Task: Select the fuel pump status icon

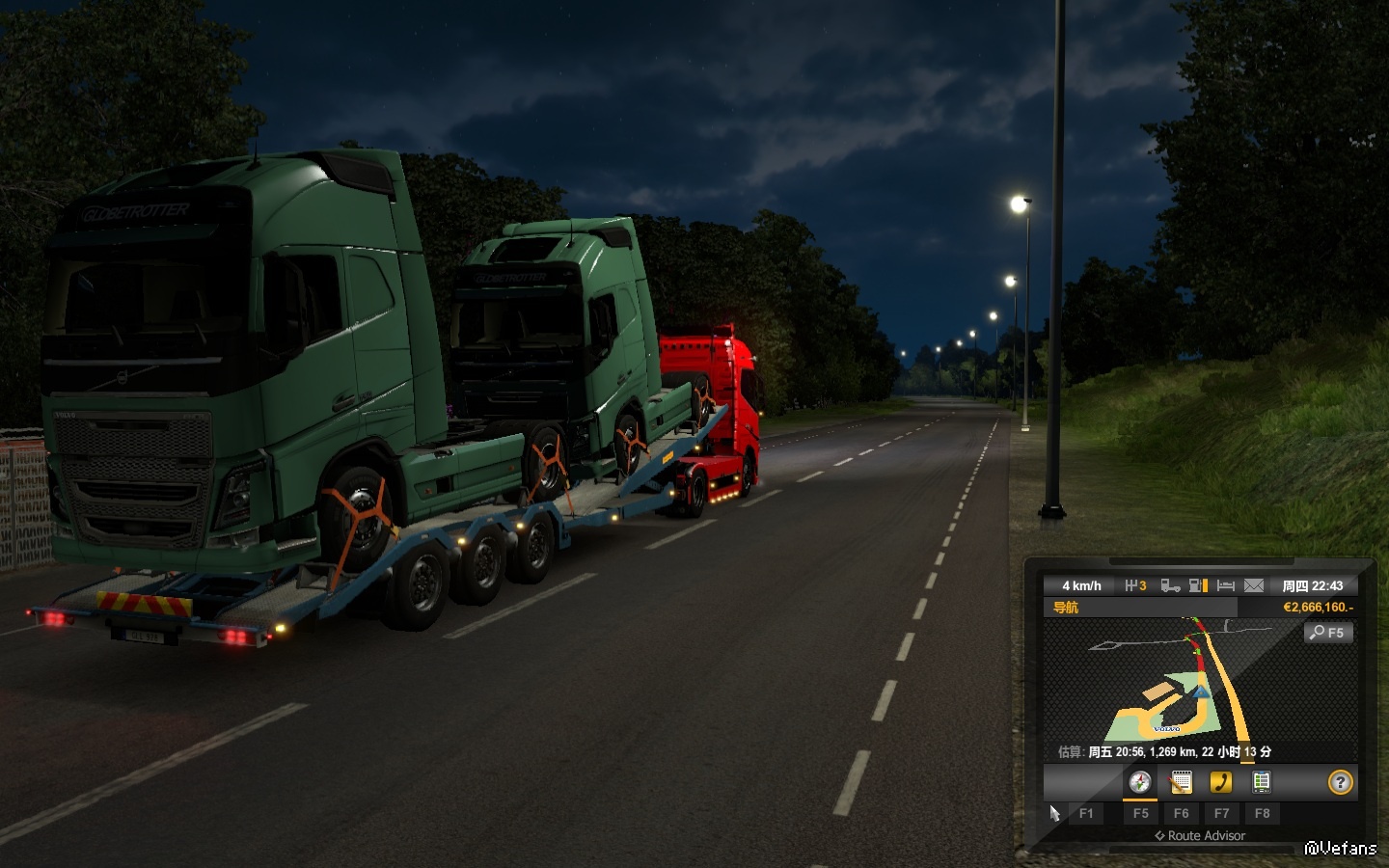Action: point(1198,585)
